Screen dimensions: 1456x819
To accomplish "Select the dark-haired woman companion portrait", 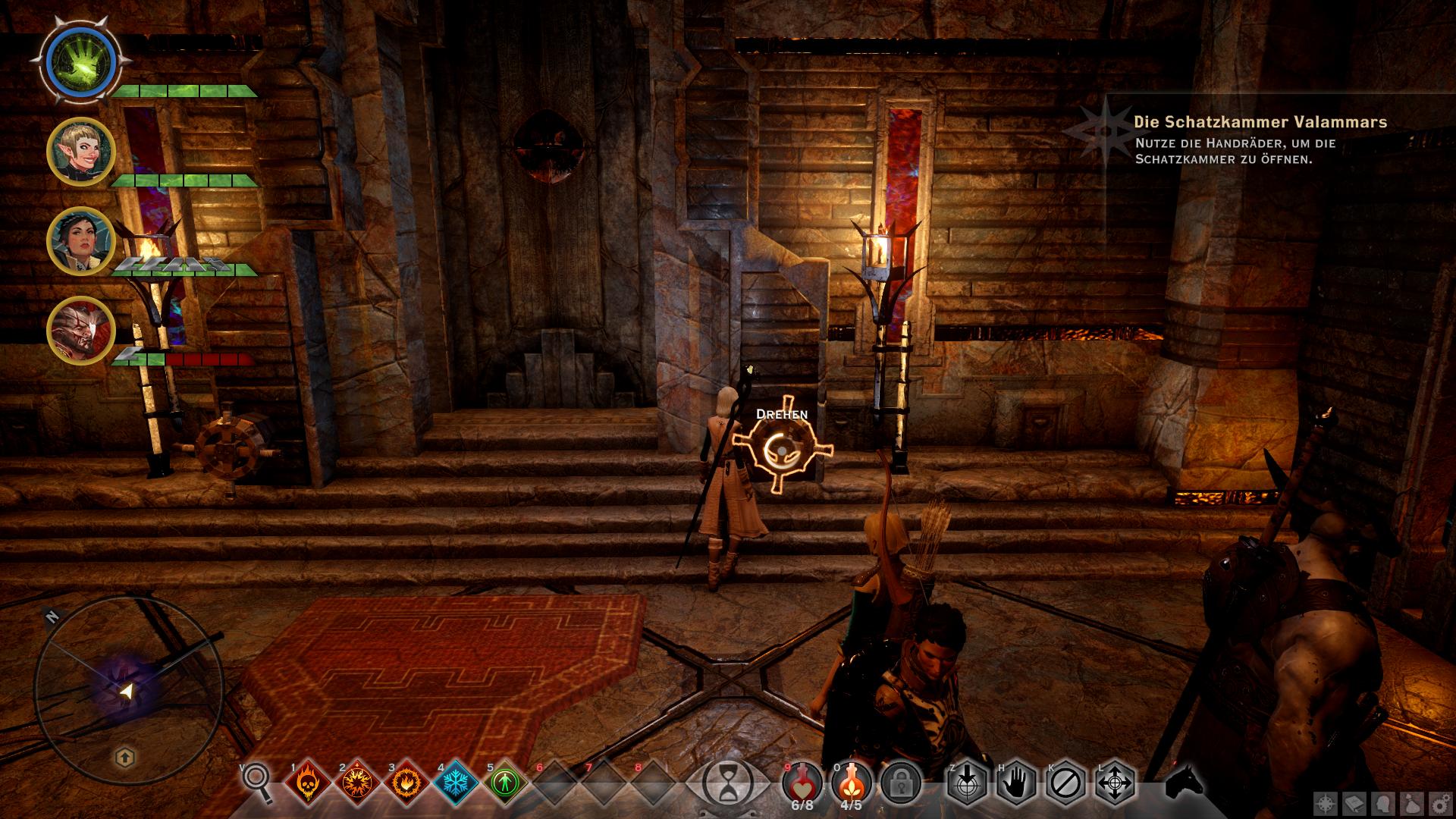I will pos(80,242).
